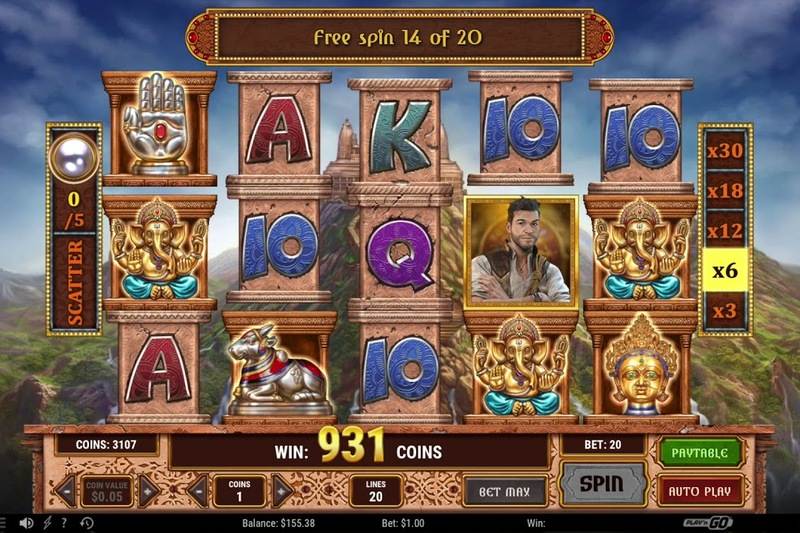Image resolution: width=800 pixels, height=533 pixels.
Task: Decrease the coin value
Action: click(65, 490)
